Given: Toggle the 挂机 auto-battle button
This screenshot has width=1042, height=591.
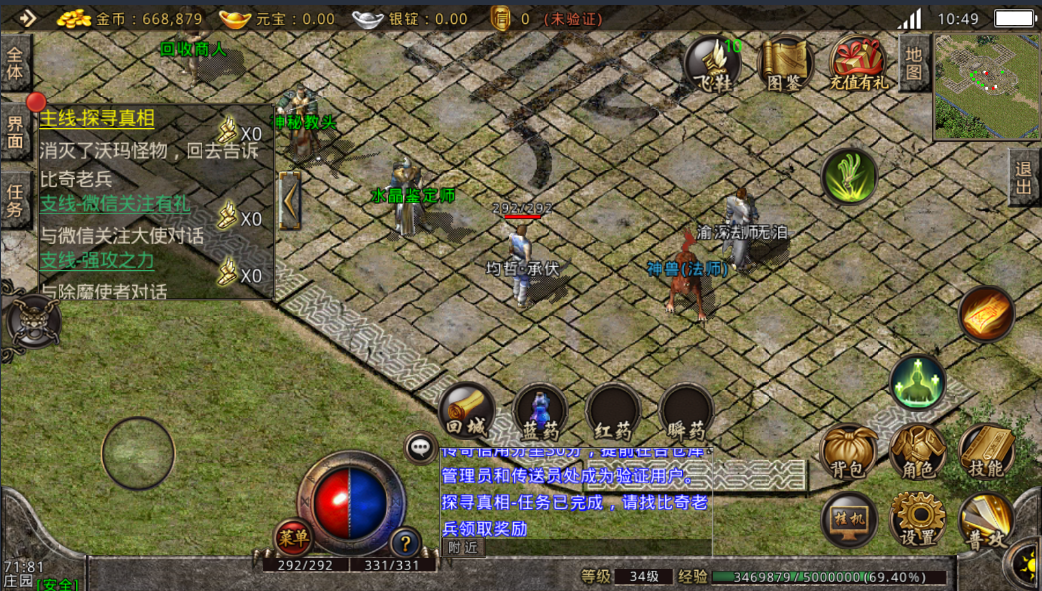Looking at the screenshot, I should [849, 520].
